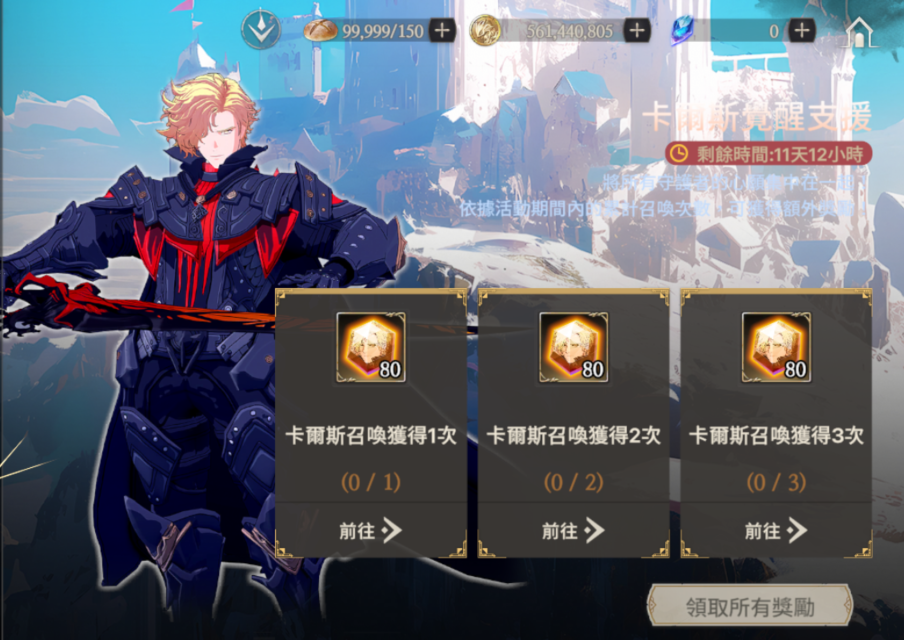Add more gold coins with plus button
904x640 pixels.
click(637, 31)
